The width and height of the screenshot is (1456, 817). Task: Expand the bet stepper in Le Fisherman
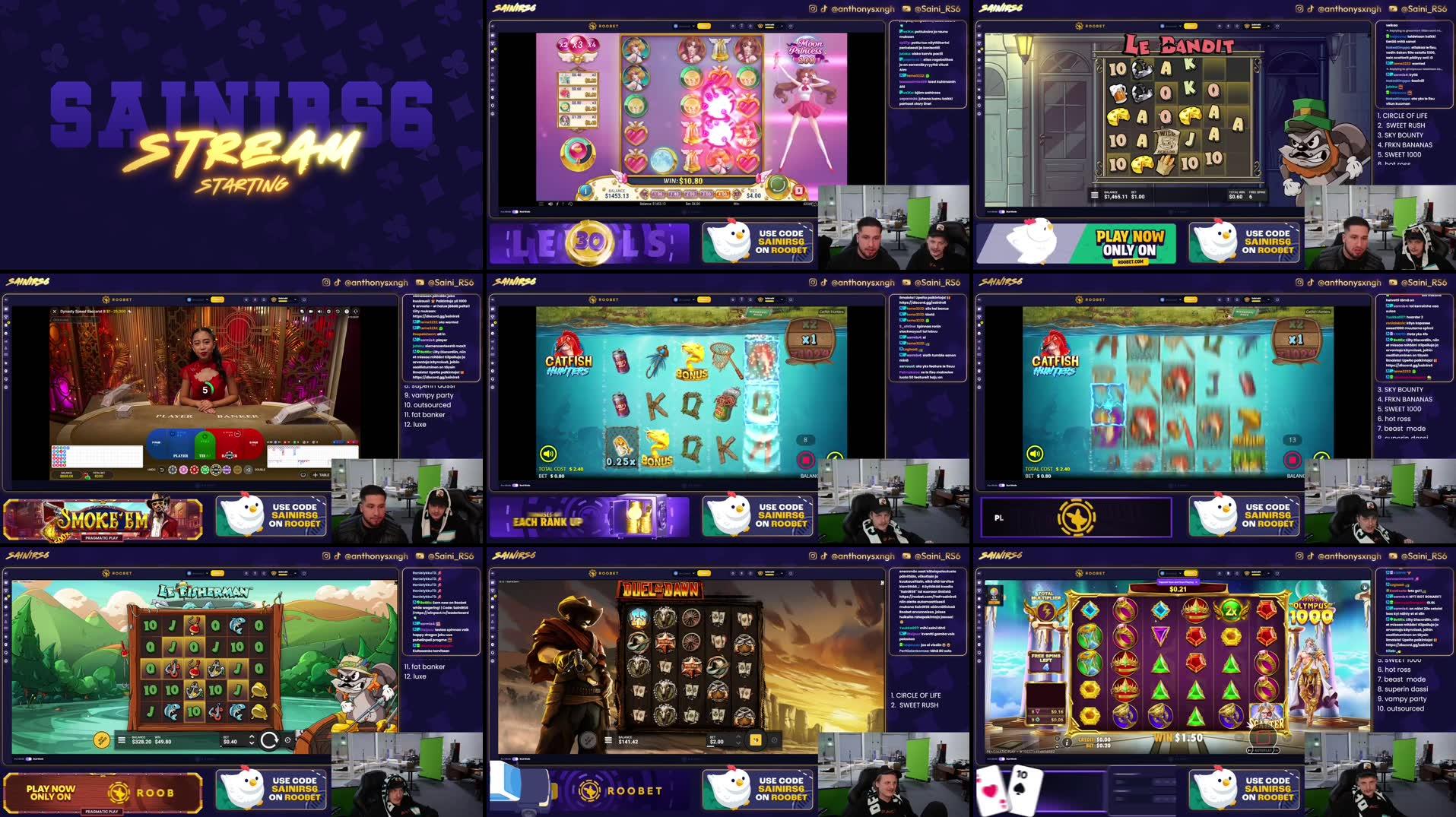pos(252,740)
